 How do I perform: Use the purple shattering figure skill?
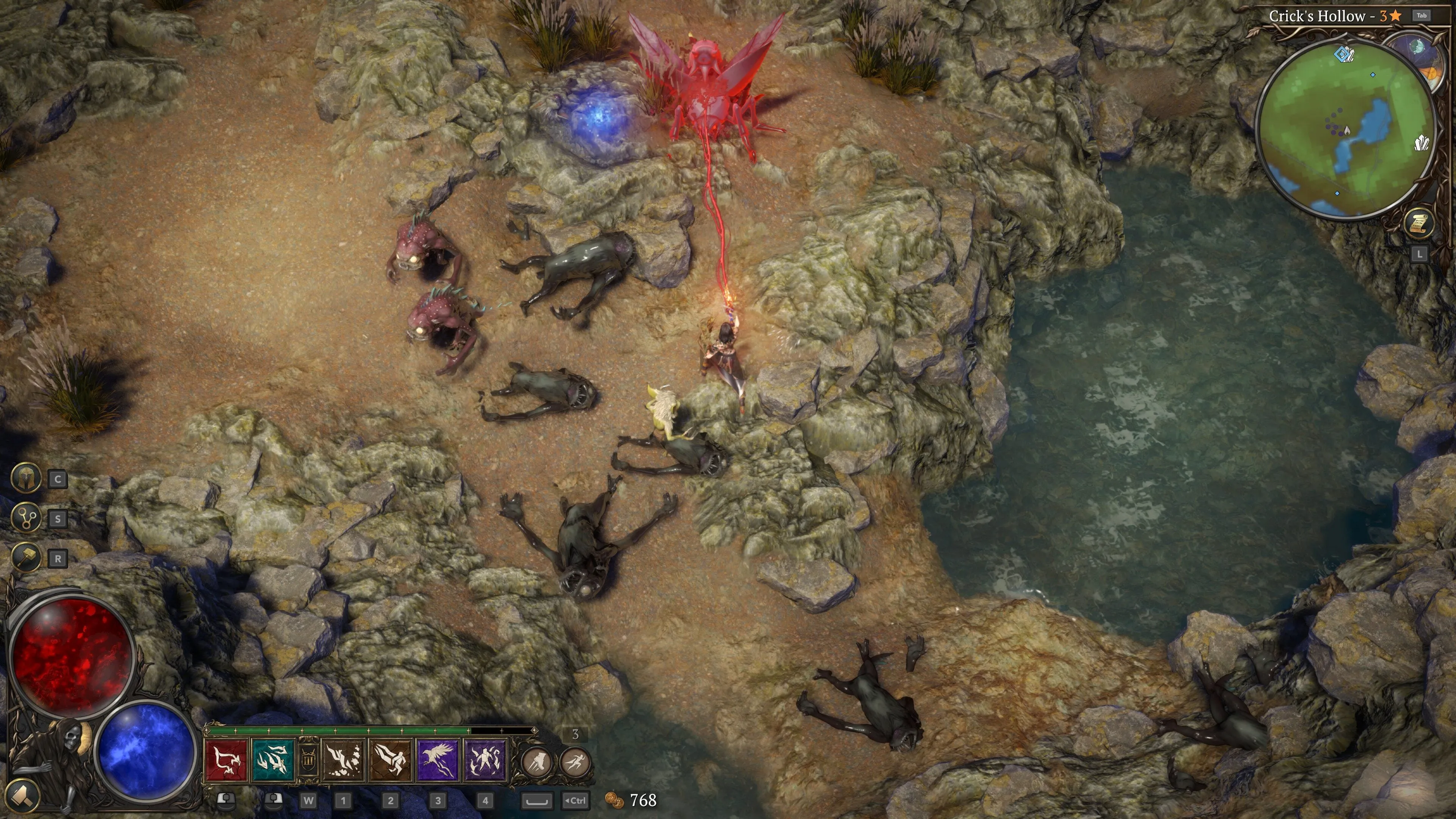point(485,760)
